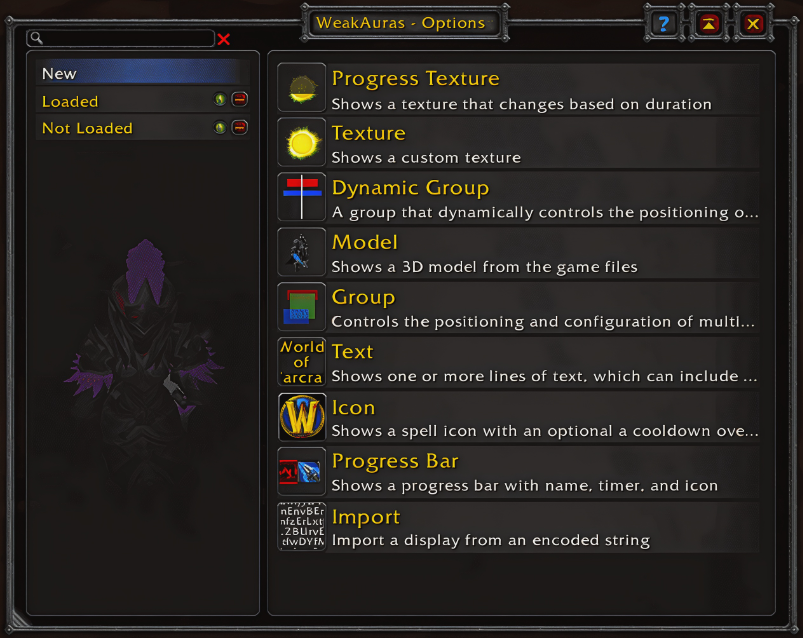803x638 pixels.
Task: Select the Progress Bar display type
Action: tap(518, 471)
